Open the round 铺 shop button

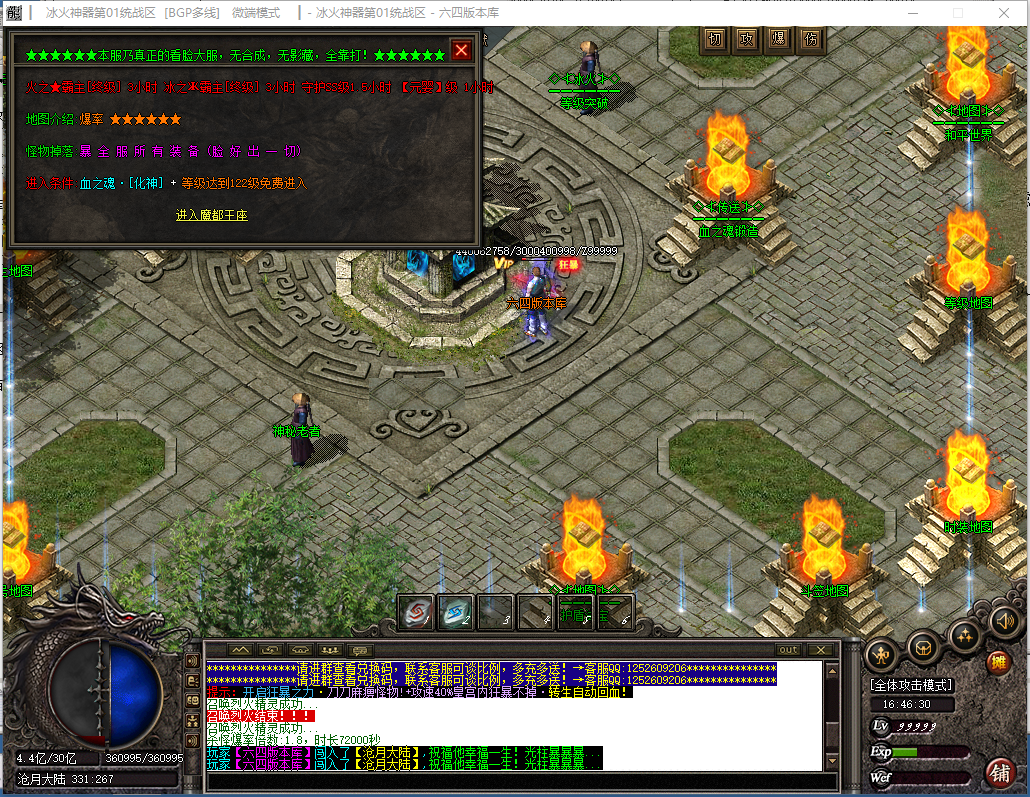(998, 772)
